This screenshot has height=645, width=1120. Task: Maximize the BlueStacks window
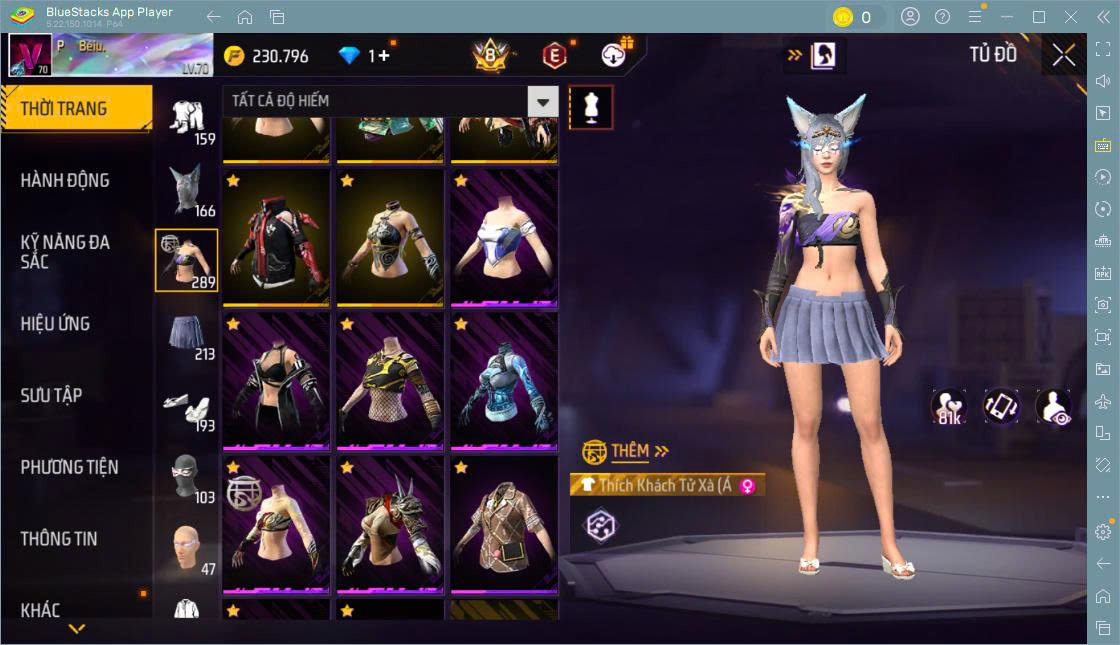click(x=1039, y=17)
